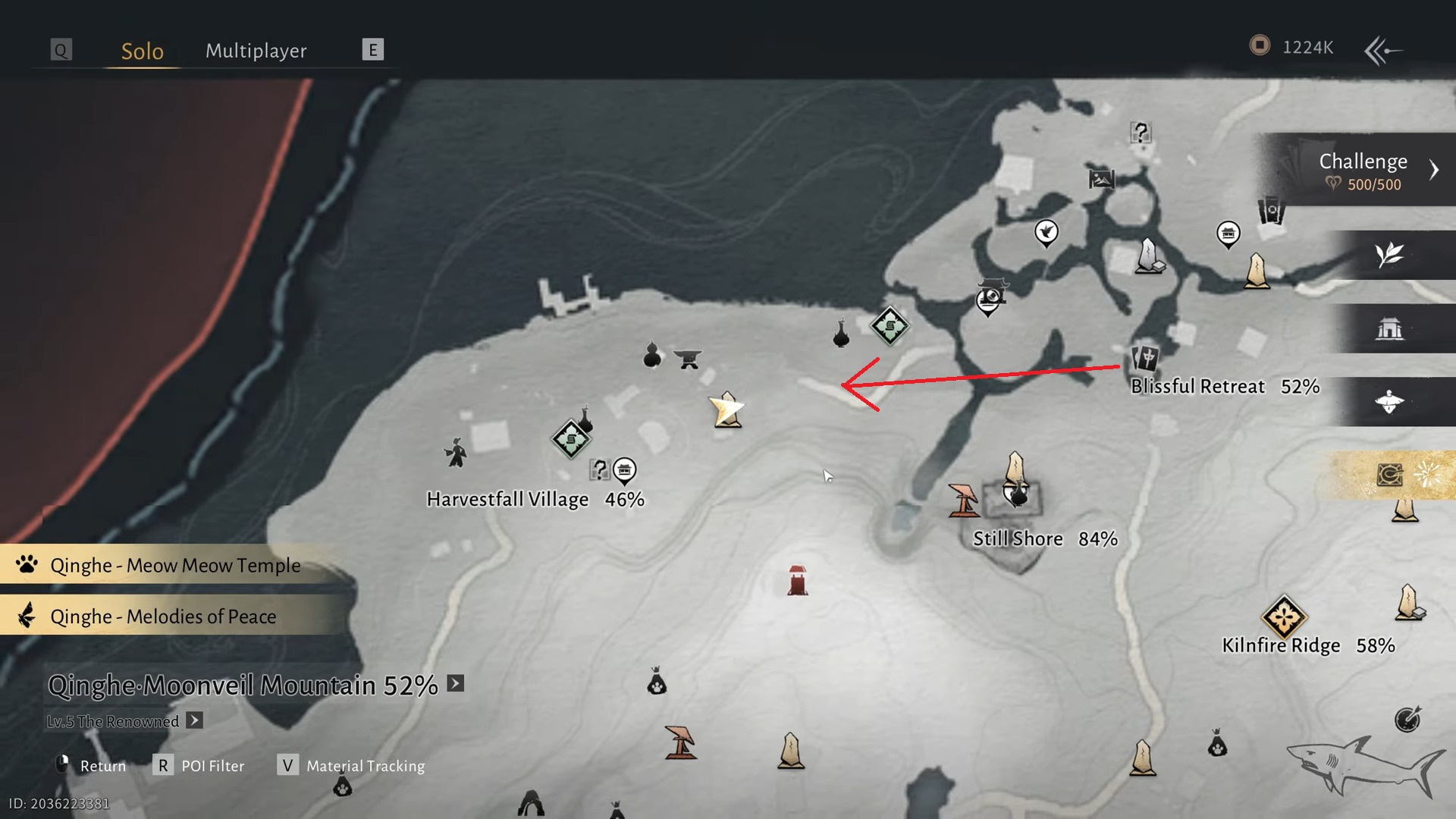This screenshot has width=1456, height=819.
Task: Select the Blissful Retreat area label
Action: click(1197, 387)
